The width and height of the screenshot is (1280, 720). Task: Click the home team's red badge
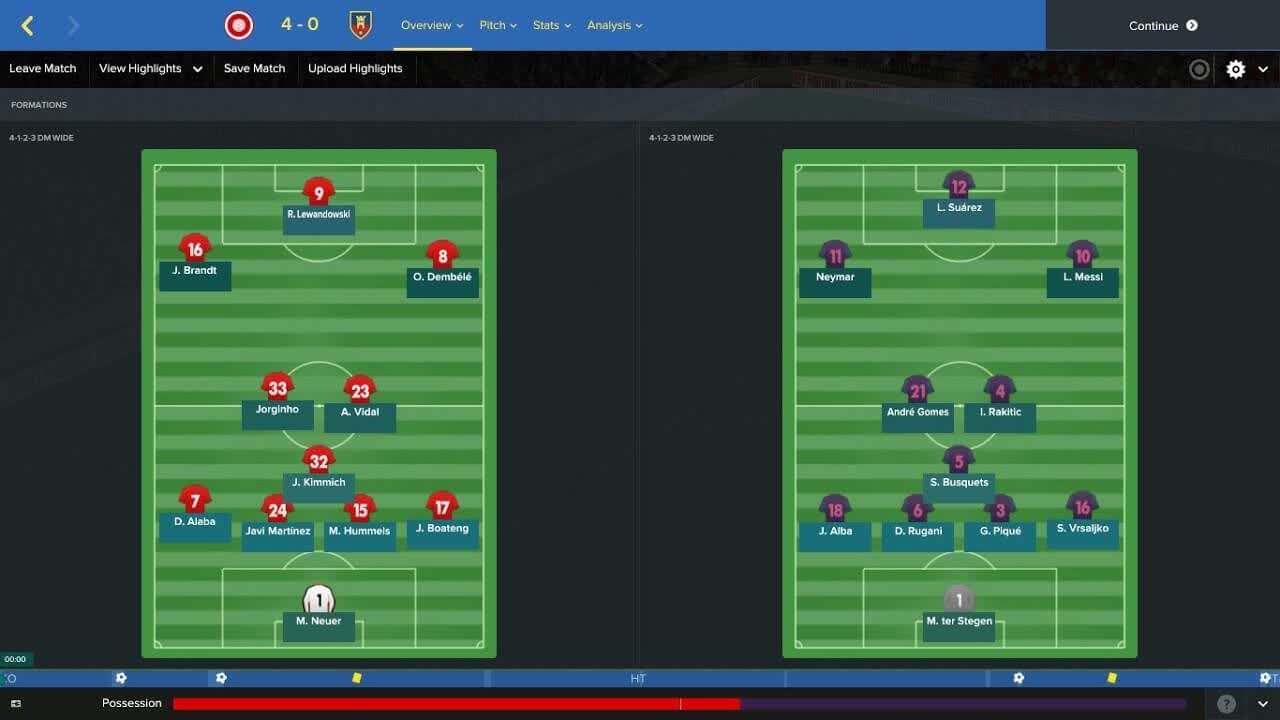[239, 26]
